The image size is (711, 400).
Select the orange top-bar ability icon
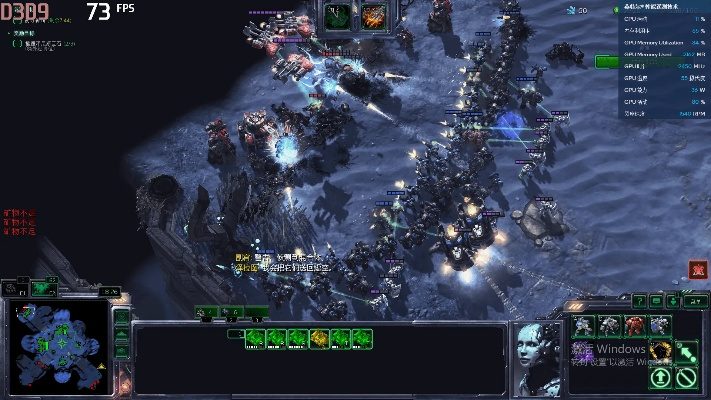(x=374, y=15)
